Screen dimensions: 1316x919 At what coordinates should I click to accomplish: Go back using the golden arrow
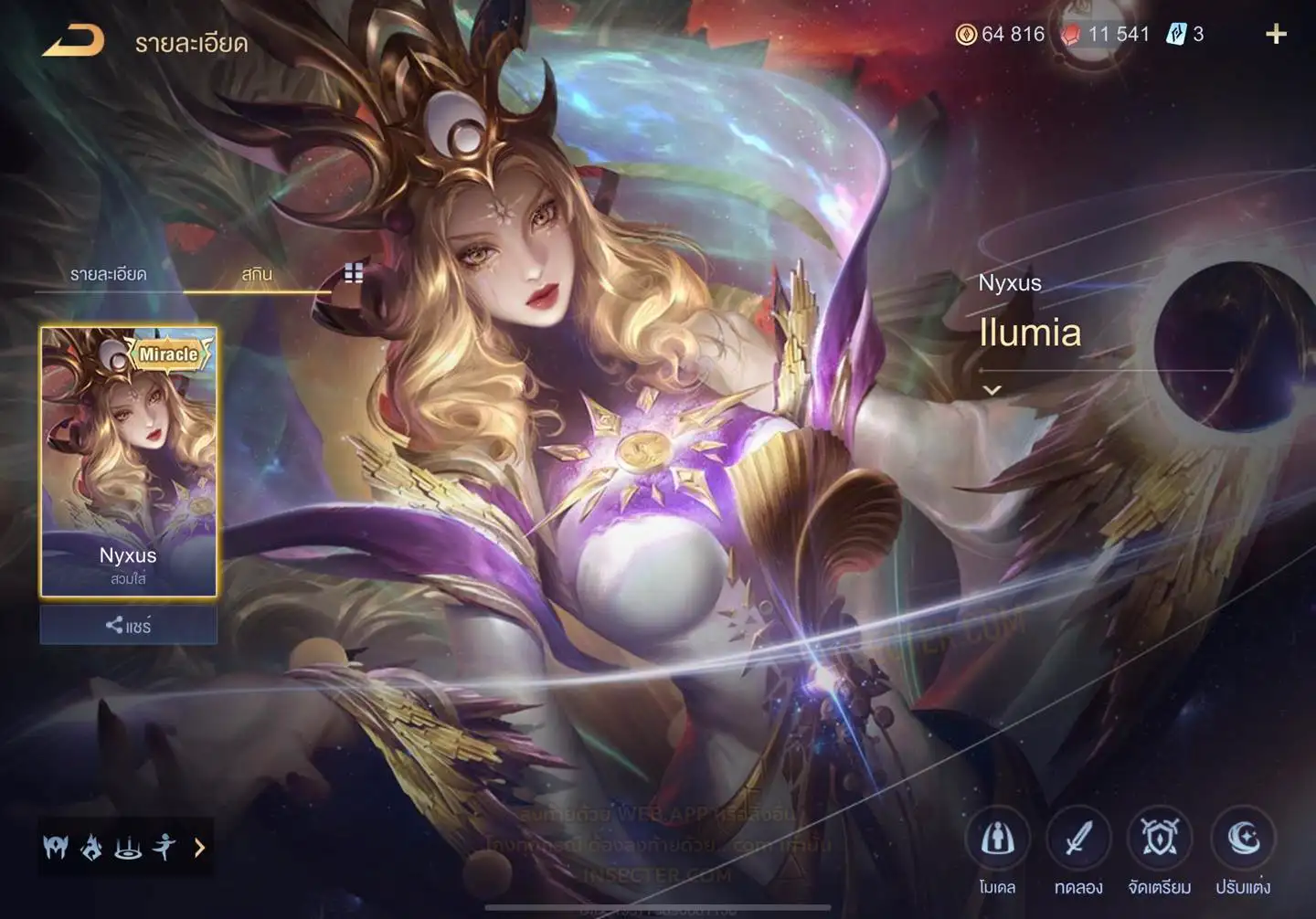click(x=73, y=41)
